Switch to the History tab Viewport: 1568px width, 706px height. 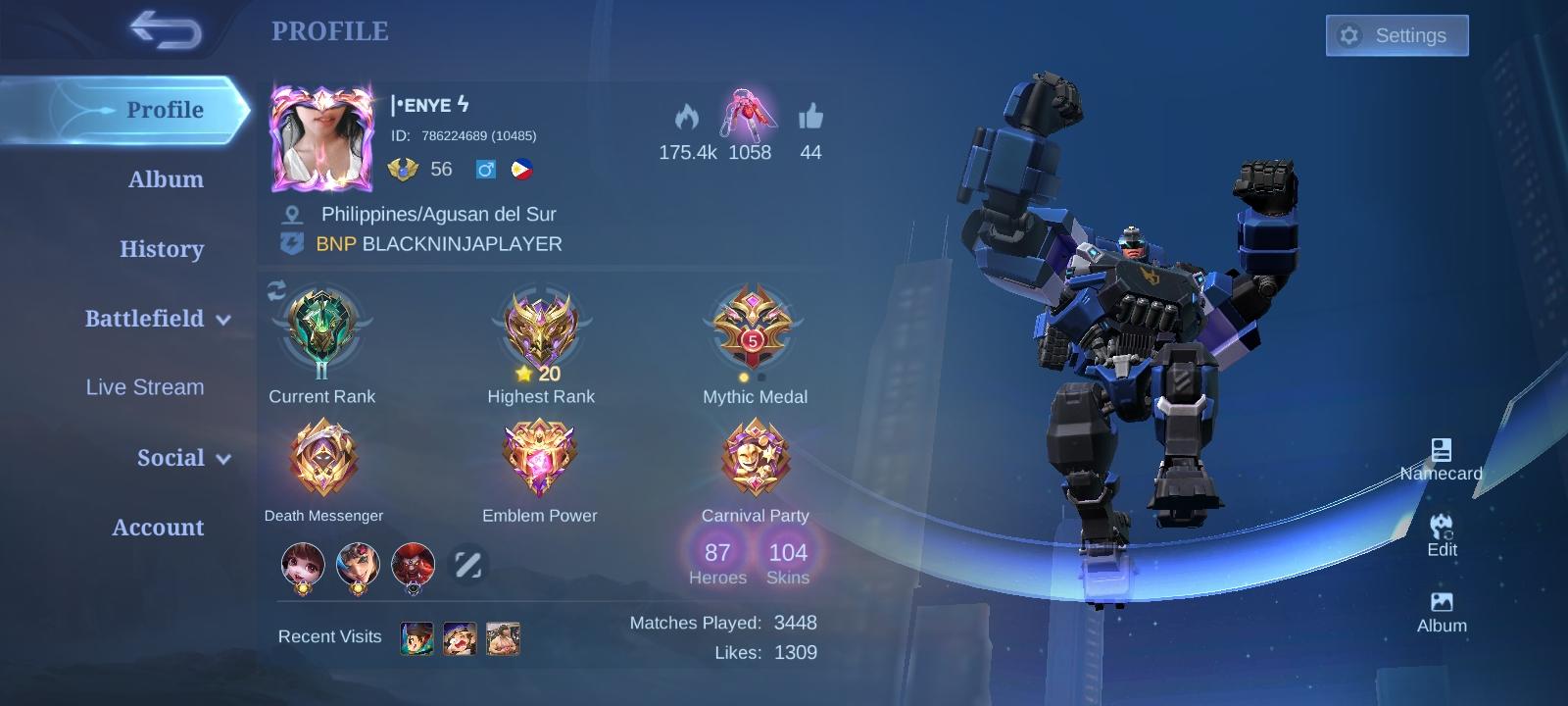(x=162, y=249)
